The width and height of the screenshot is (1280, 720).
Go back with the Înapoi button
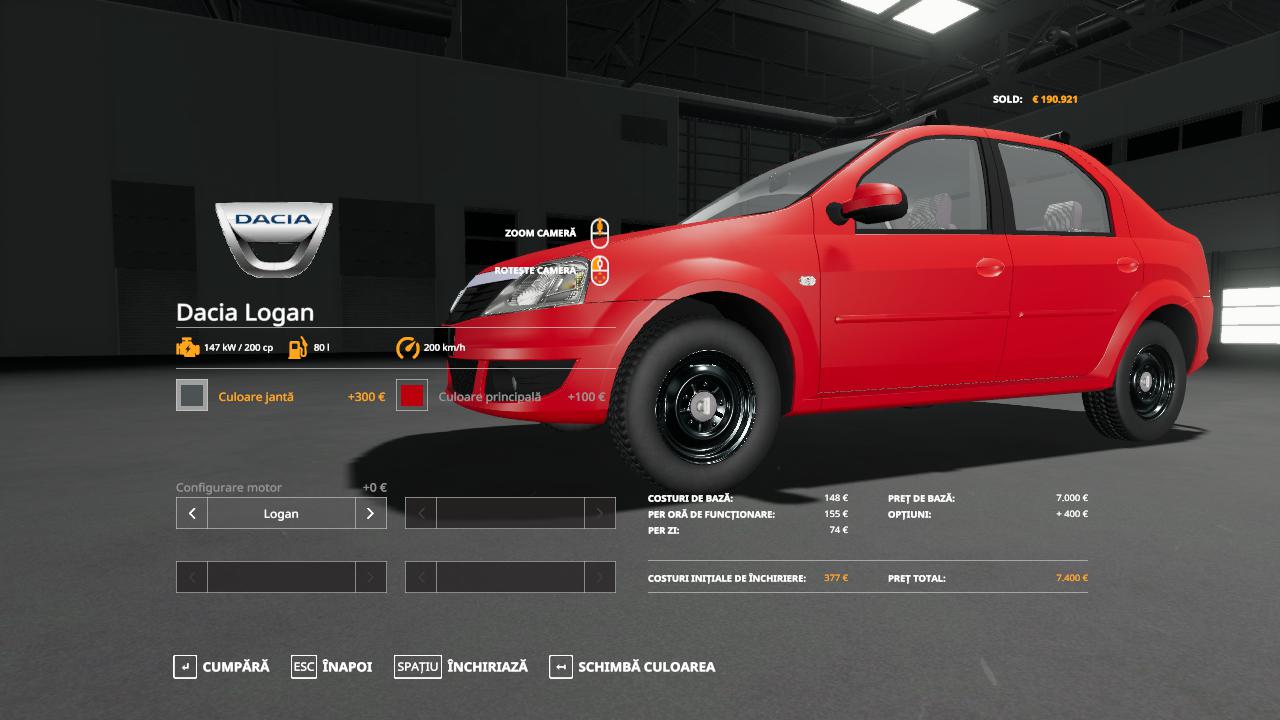(332, 667)
